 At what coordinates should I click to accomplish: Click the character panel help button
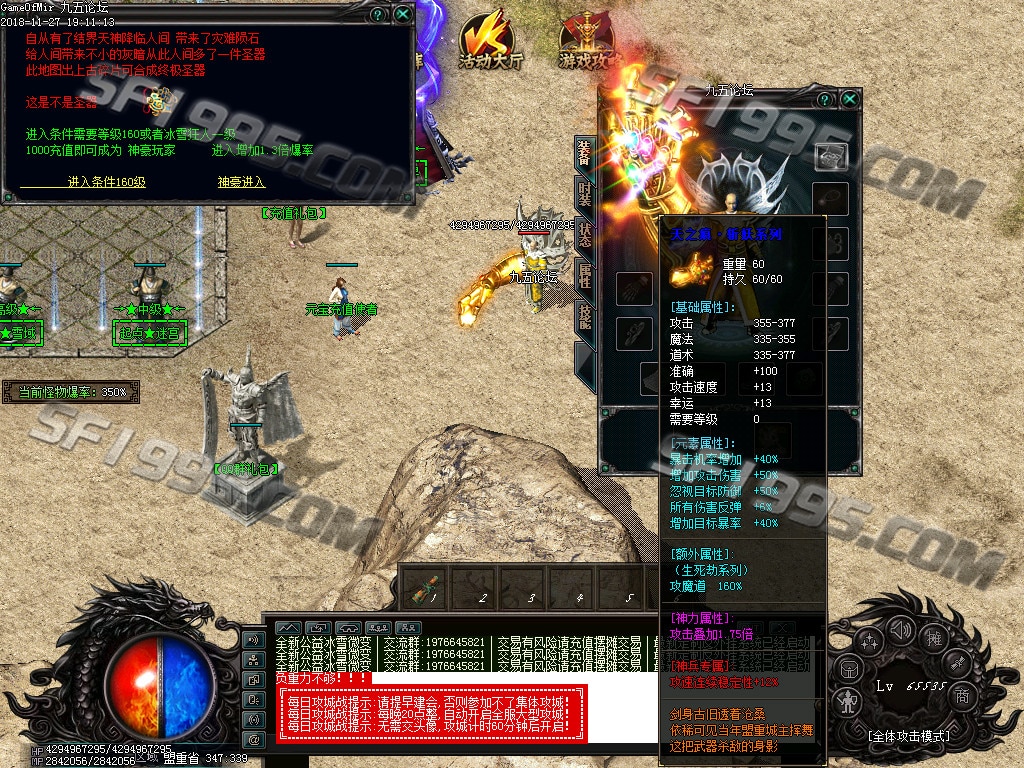coord(826,99)
